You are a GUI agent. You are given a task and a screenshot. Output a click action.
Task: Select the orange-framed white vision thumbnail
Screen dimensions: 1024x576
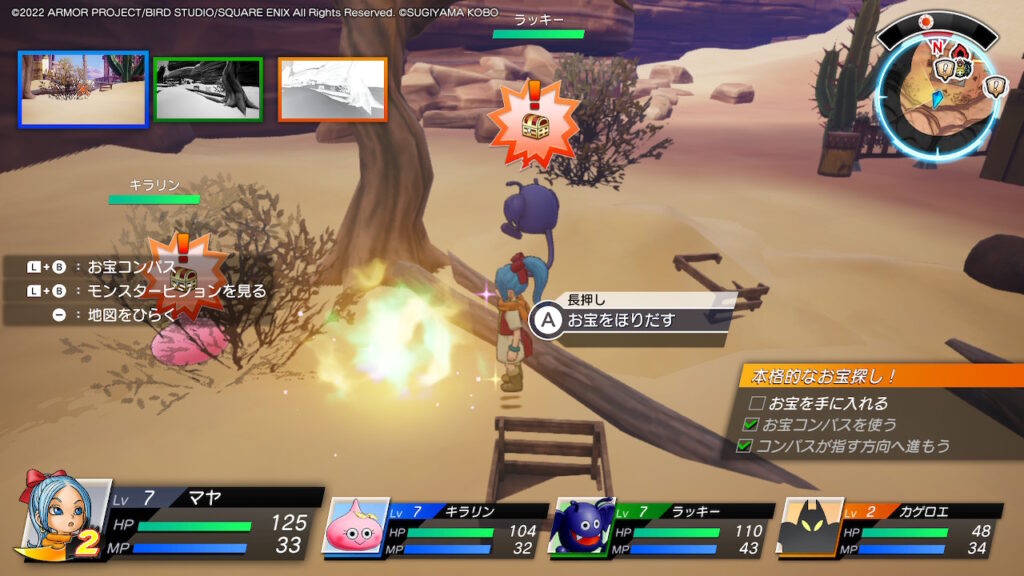tap(332, 89)
